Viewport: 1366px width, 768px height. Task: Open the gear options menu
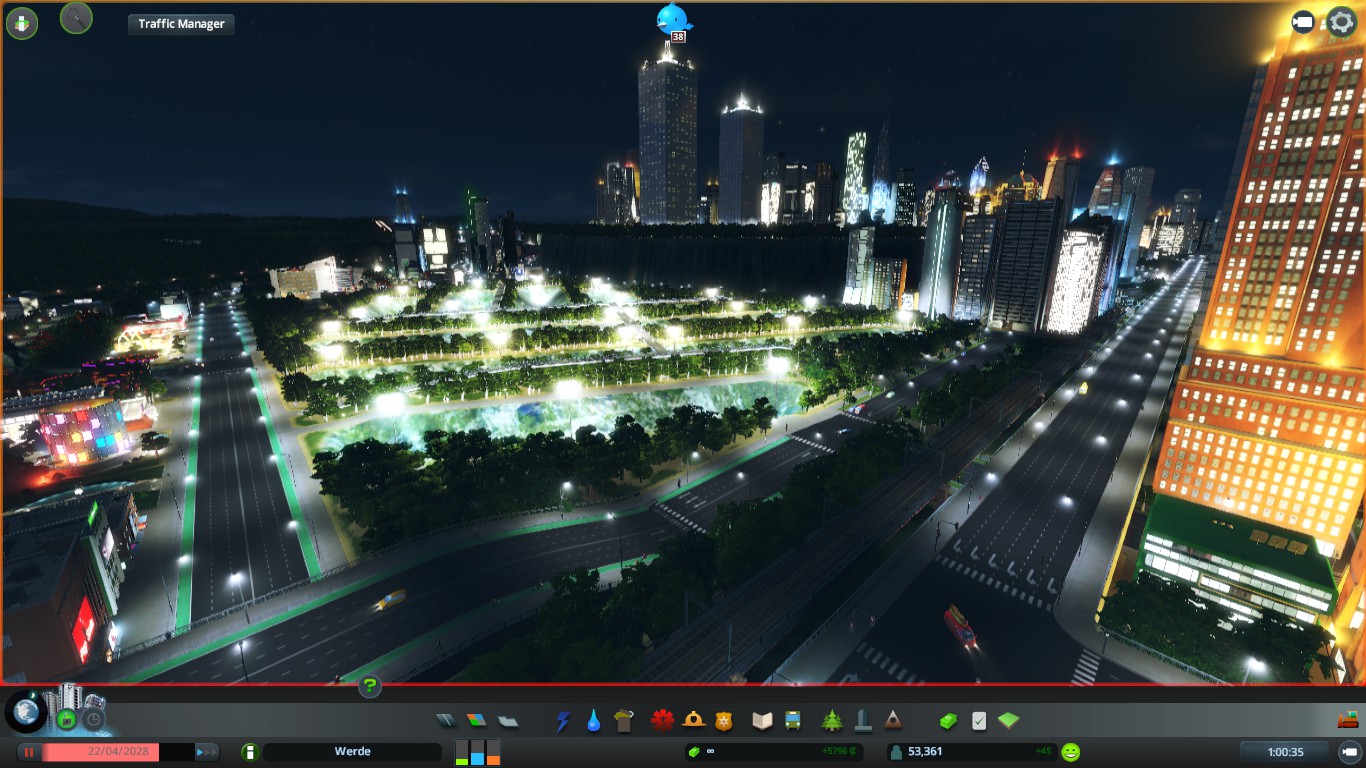pos(1341,22)
